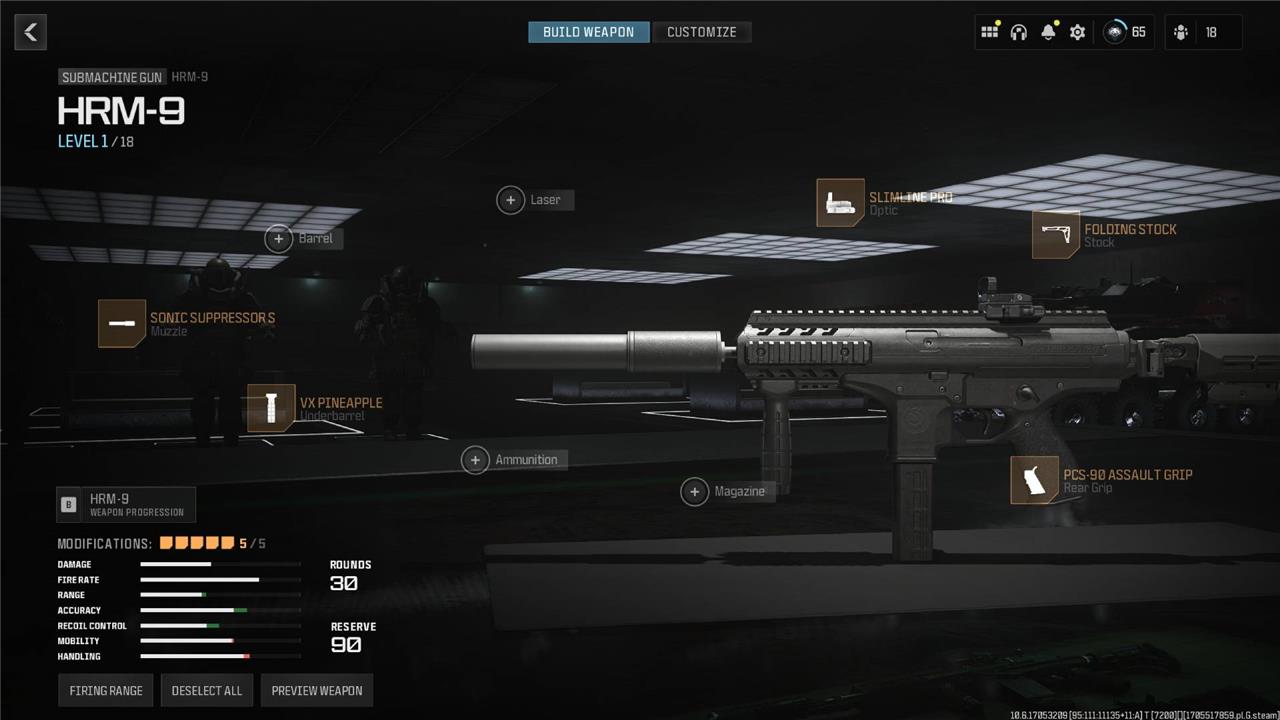This screenshot has height=720, width=1280.
Task: Add a Magazine attachment
Action: tap(694, 491)
